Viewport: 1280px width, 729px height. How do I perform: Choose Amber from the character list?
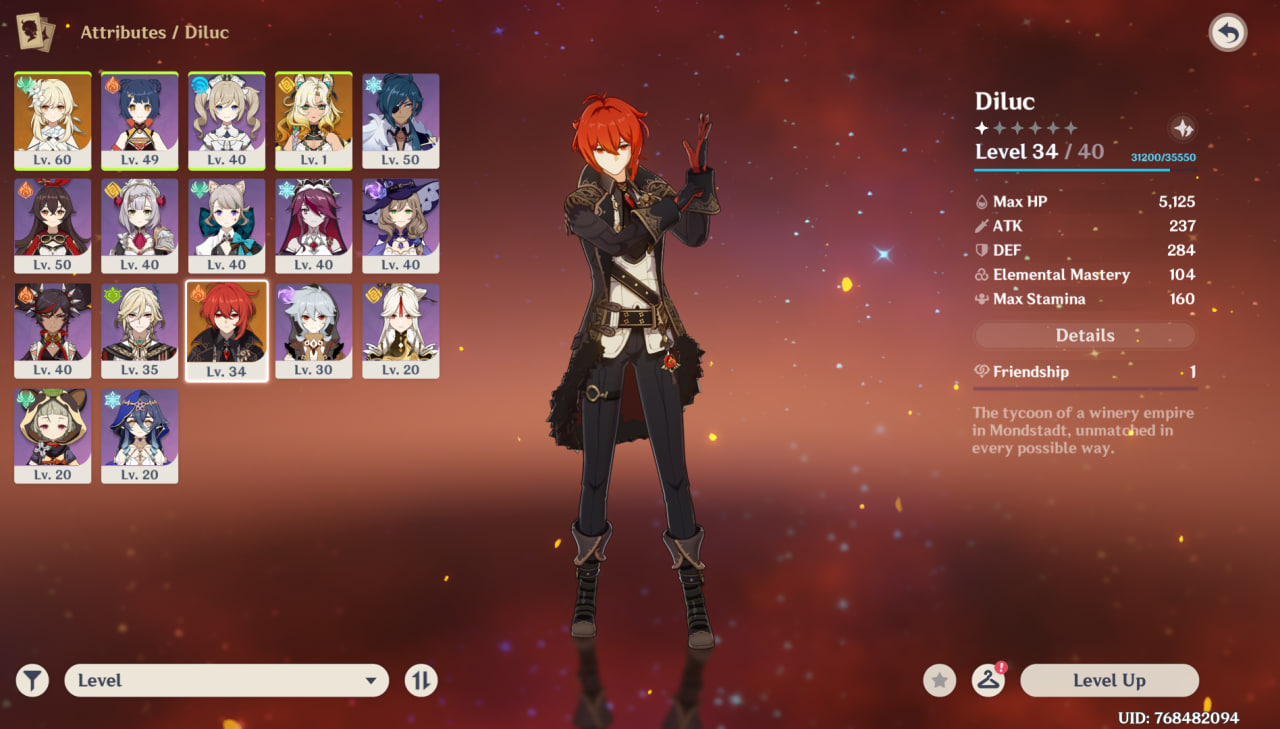pos(53,225)
